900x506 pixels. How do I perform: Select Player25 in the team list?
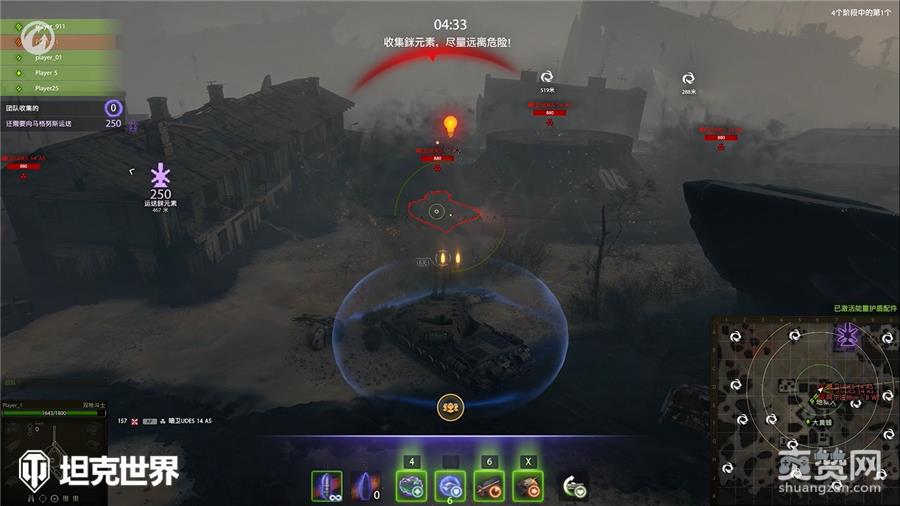60,87
